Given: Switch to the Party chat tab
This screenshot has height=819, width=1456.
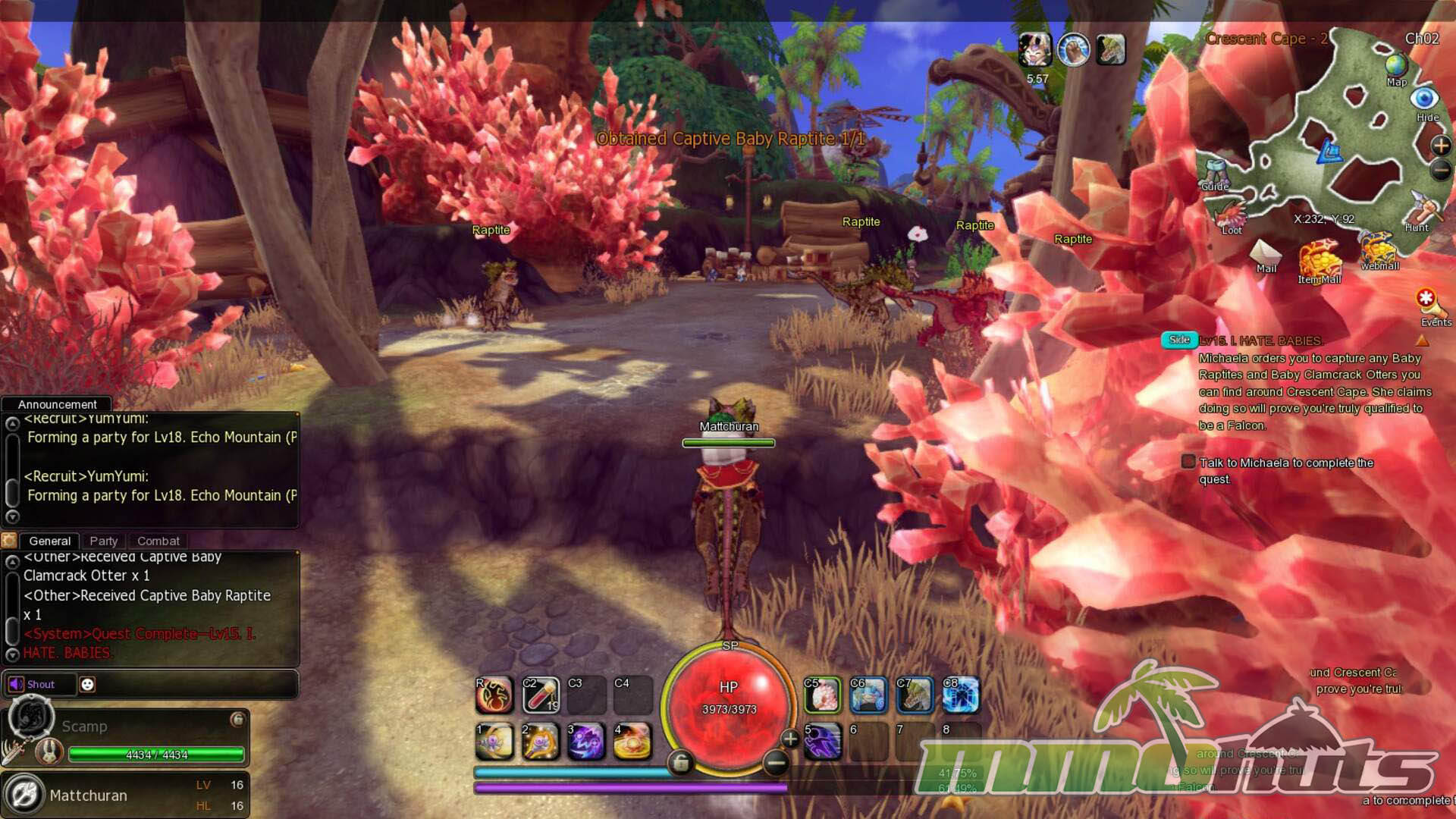Looking at the screenshot, I should pyautogui.click(x=104, y=541).
